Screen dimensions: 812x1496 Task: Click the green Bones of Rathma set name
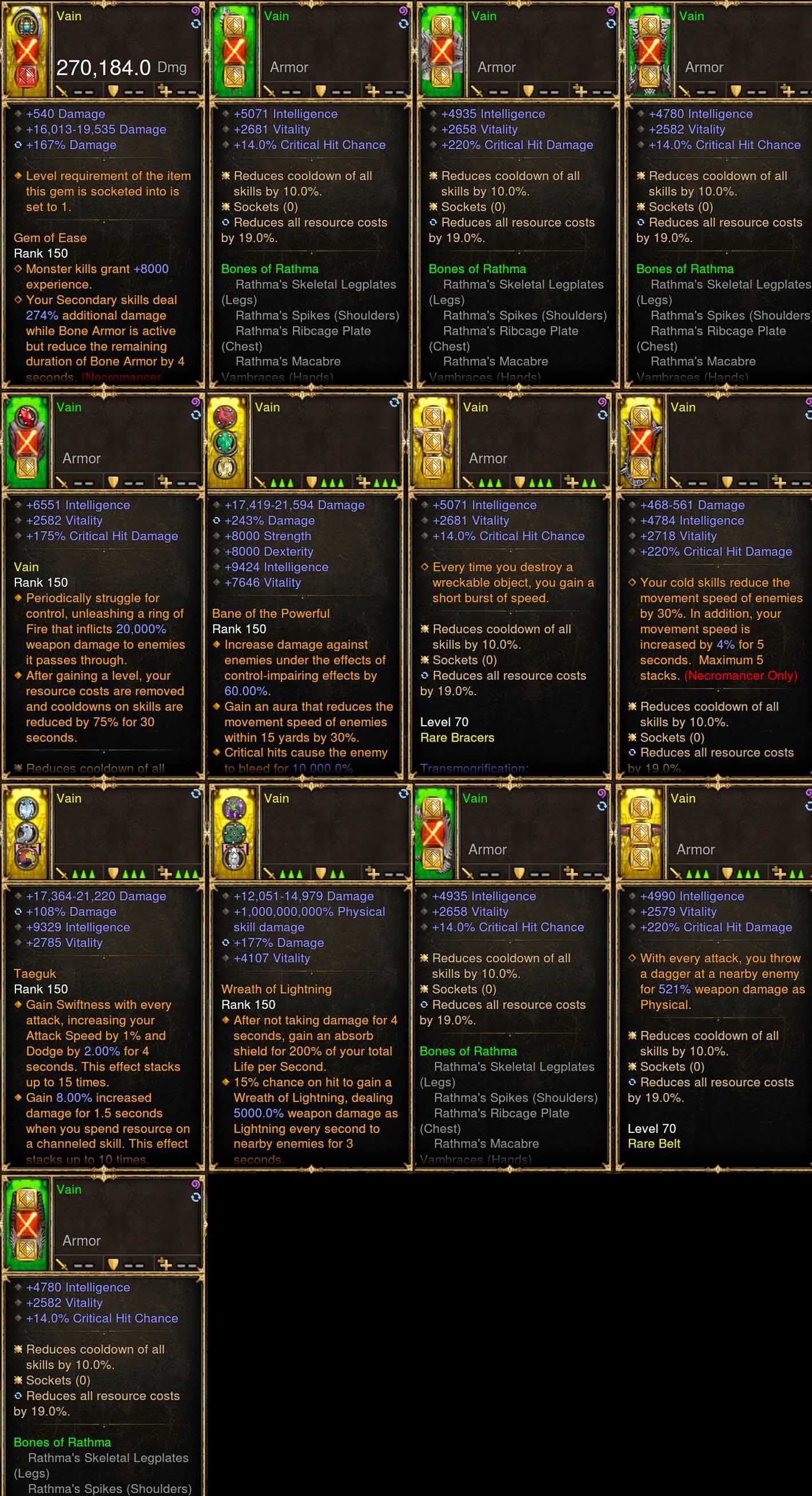point(269,269)
